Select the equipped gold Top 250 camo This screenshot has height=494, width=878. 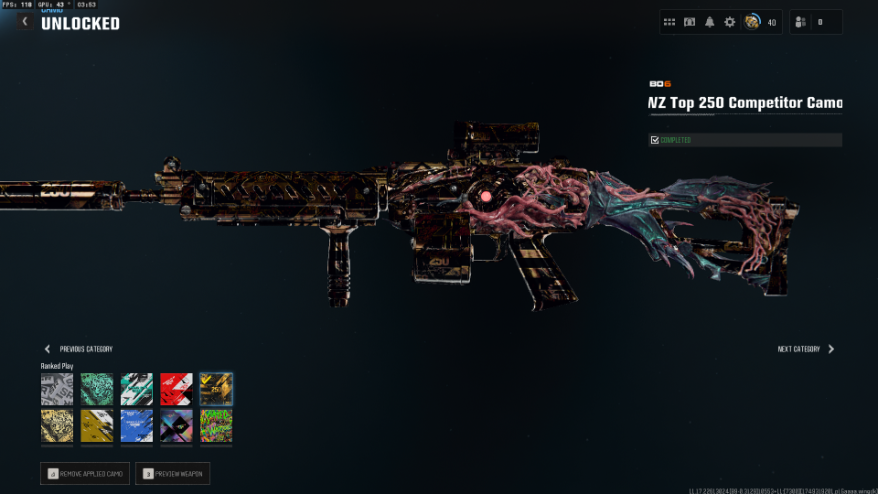pos(216,389)
